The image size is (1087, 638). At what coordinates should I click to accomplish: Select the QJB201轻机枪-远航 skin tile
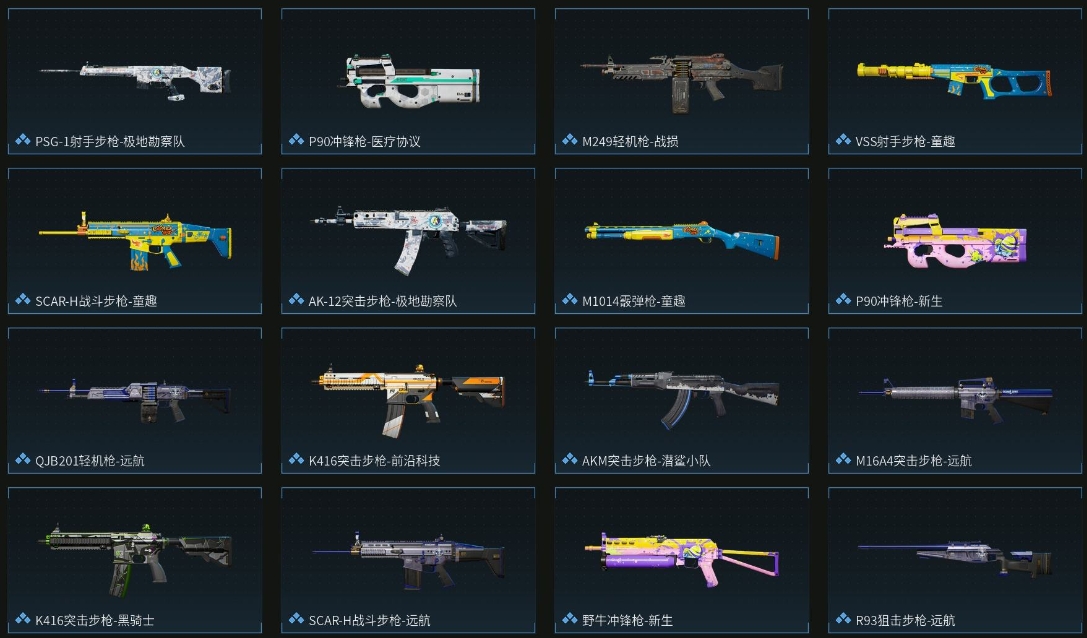[135, 400]
